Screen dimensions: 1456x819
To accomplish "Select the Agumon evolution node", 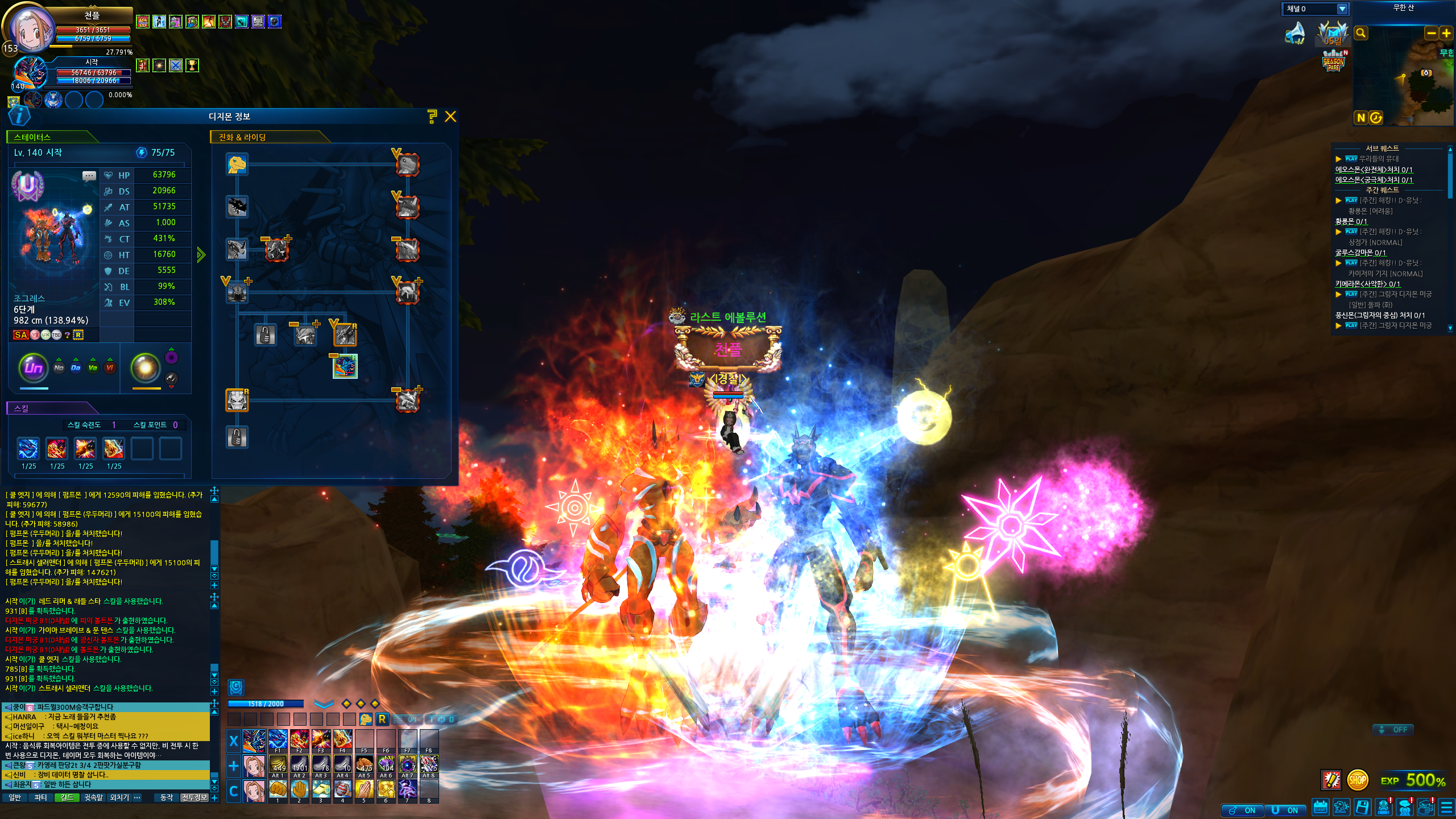I will tap(237, 164).
